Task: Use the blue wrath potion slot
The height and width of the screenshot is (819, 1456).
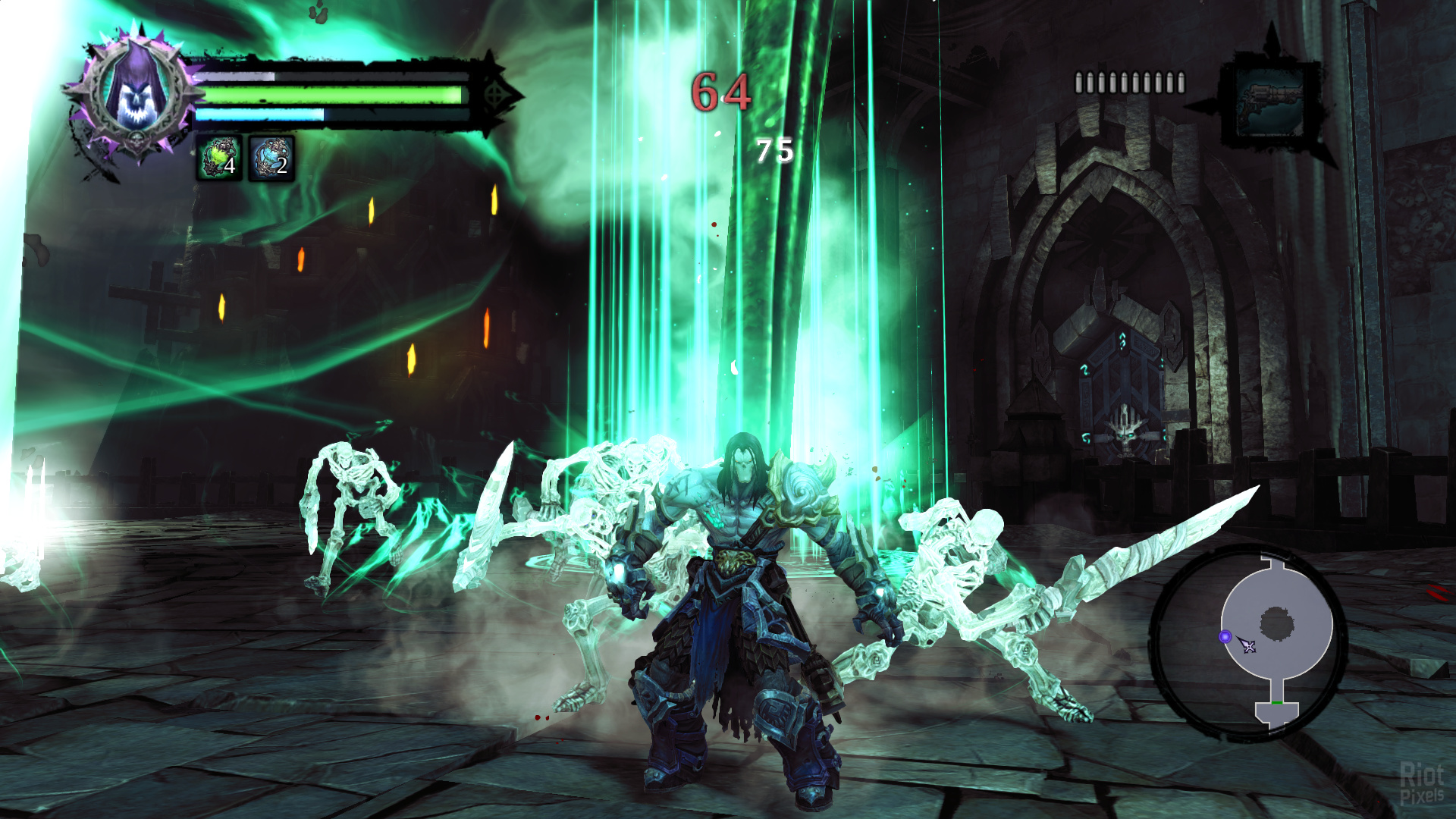Action: click(271, 158)
